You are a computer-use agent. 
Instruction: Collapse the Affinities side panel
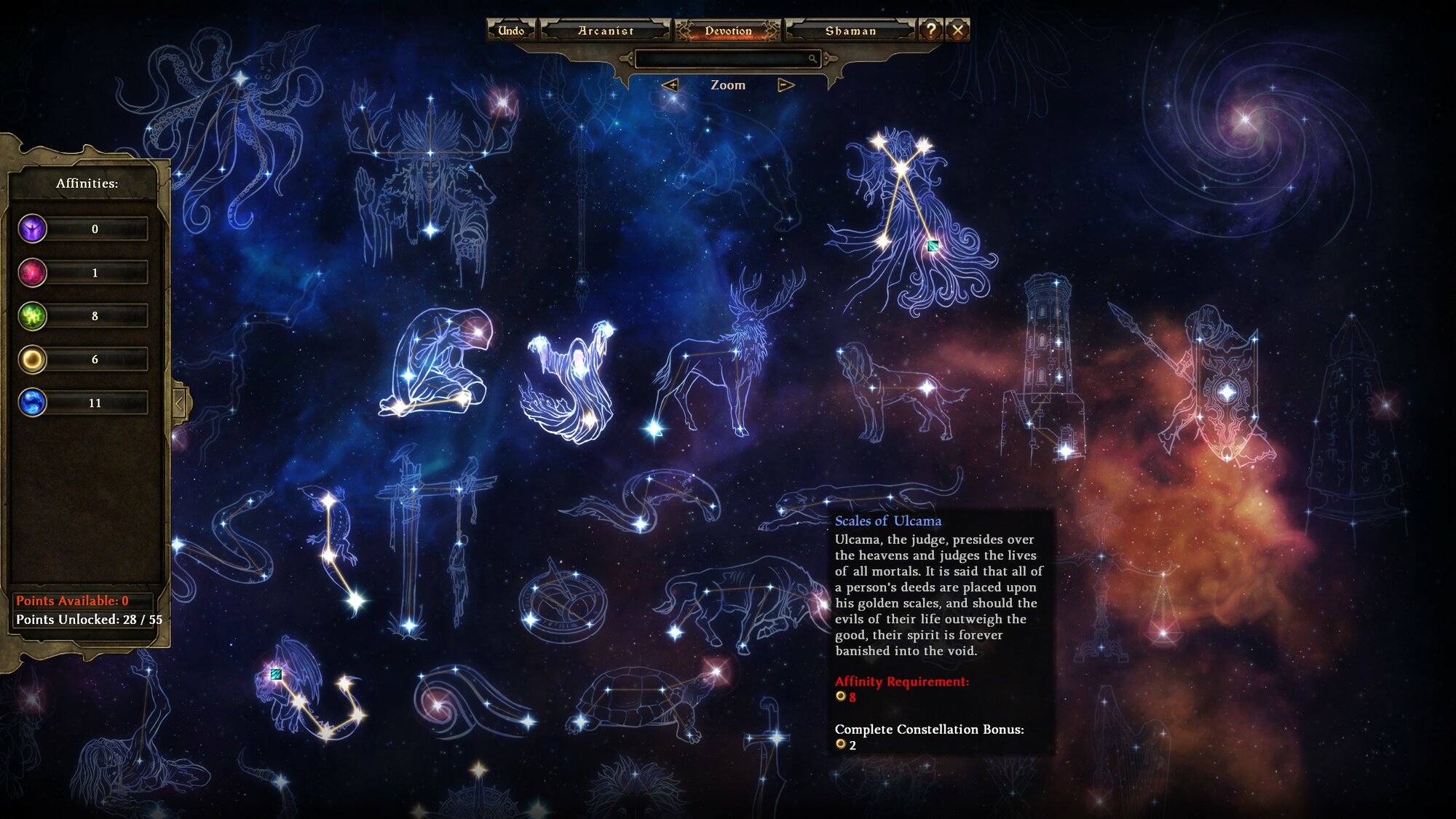[x=180, y=402]
